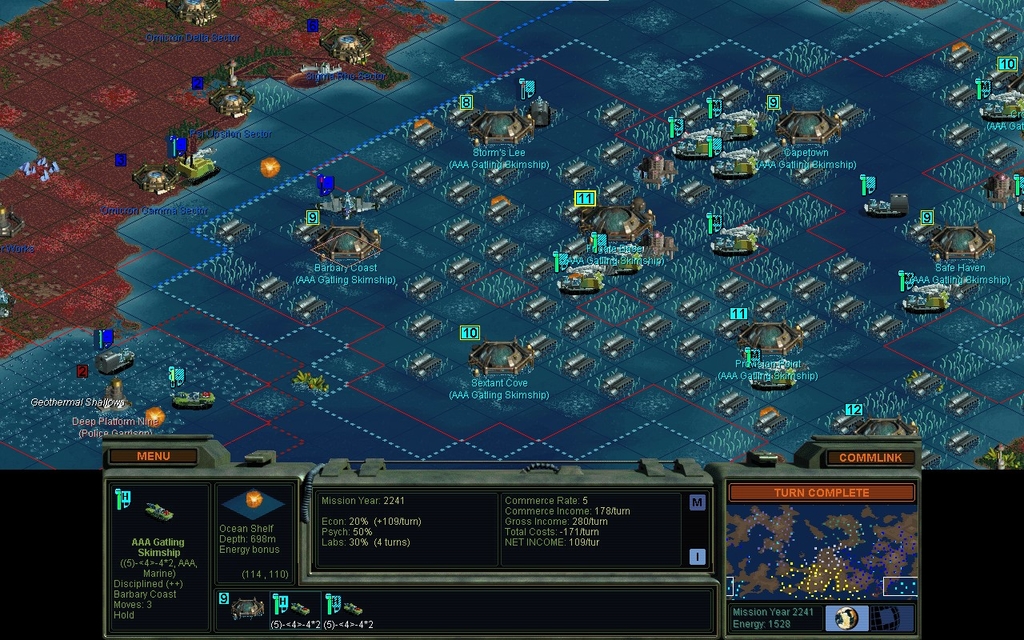Viewport: 1024px width, 640px height.
Task: Select the first skimship in the unit stack
Action: pos(298,607)
